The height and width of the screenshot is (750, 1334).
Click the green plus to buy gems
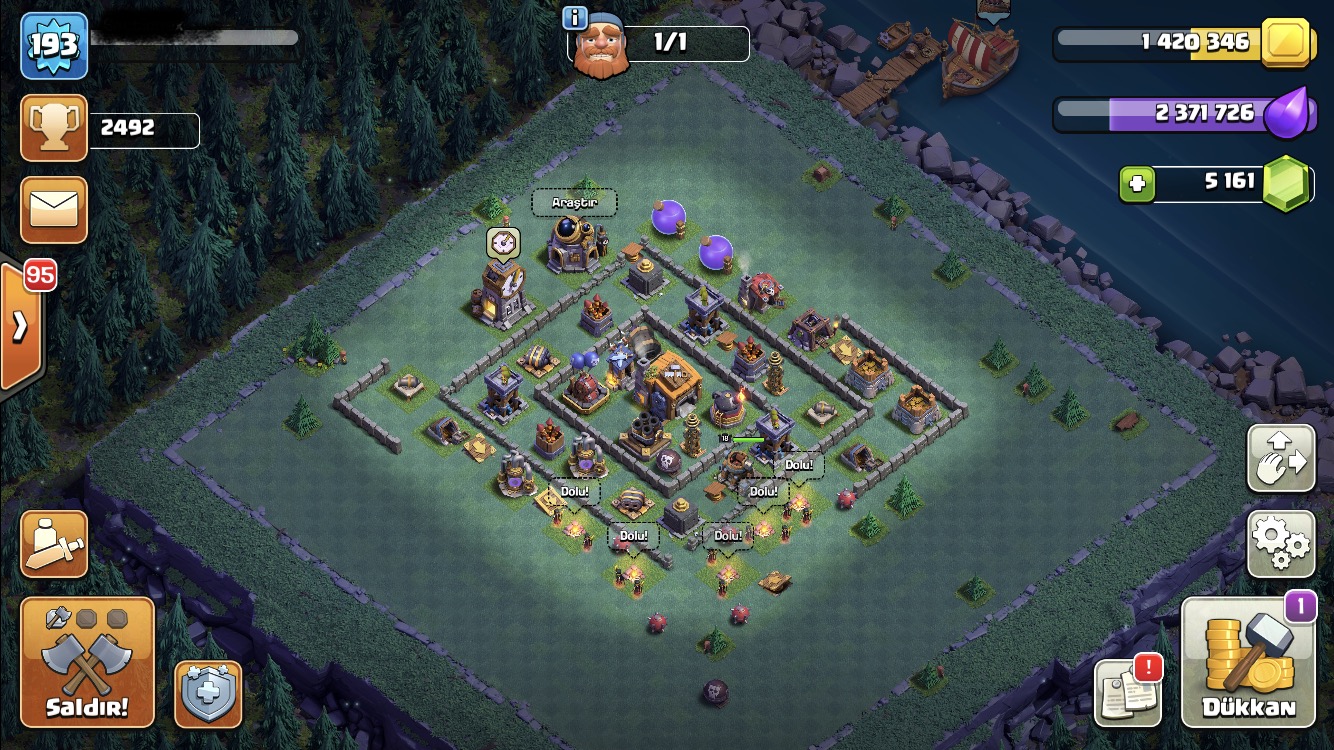pyautogui.click(x=1137, y=183)
